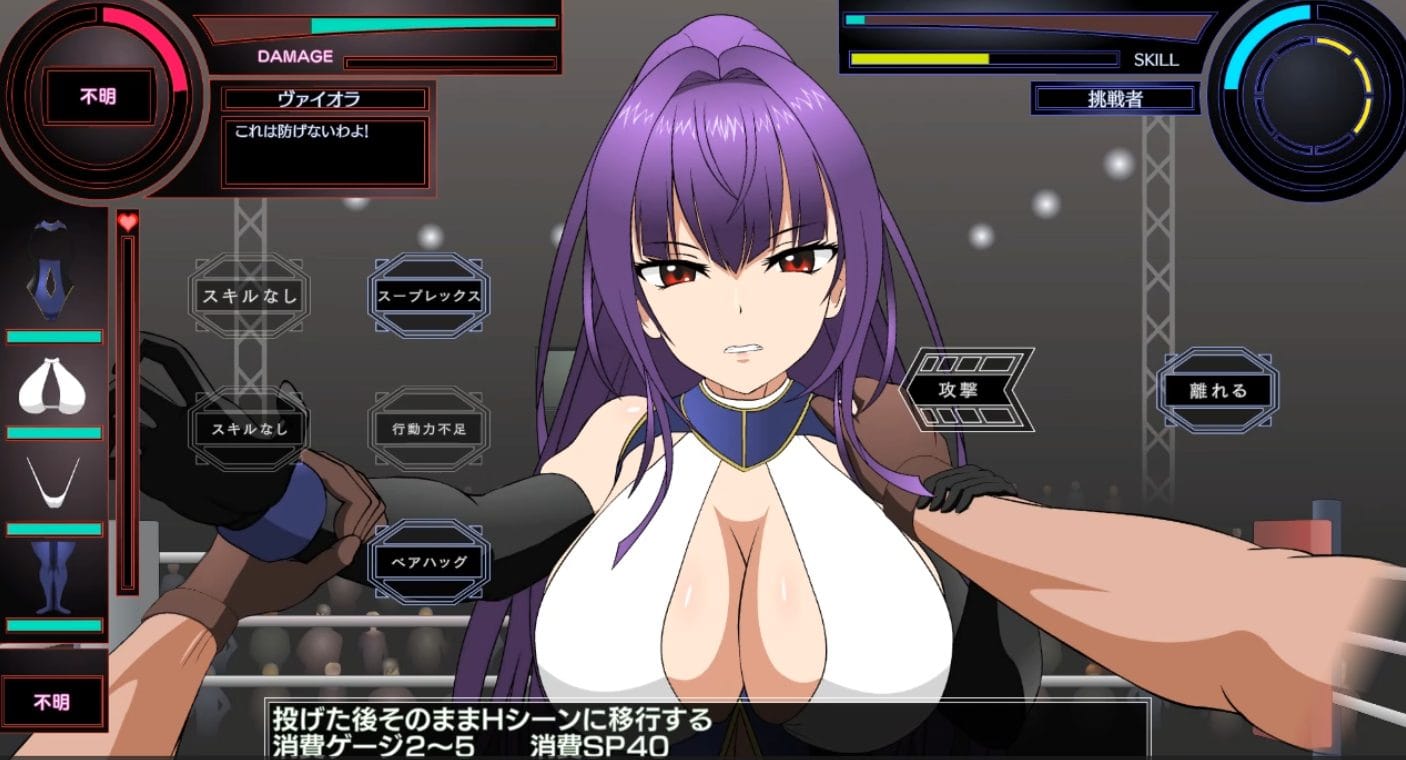Select the ベアハッグ skill button
This screenshot has height=760, width=1406.
pyautogui.click(x=429, y=562)
